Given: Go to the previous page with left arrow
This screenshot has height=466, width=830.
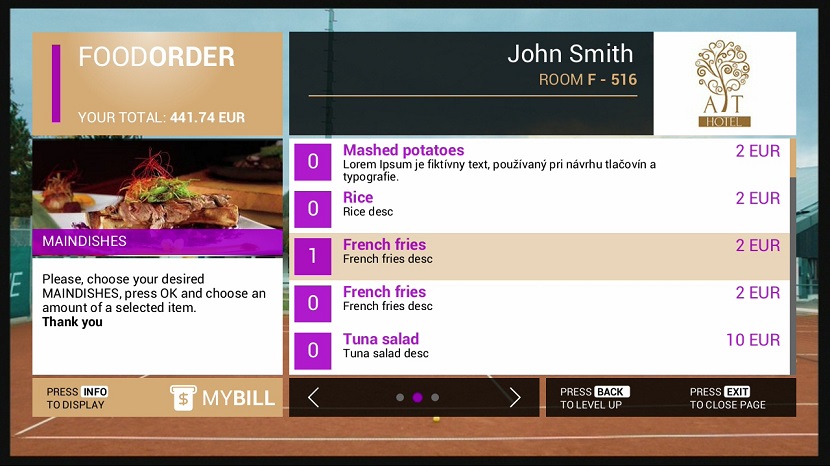Looking at the screenshot, I should 314,398.
